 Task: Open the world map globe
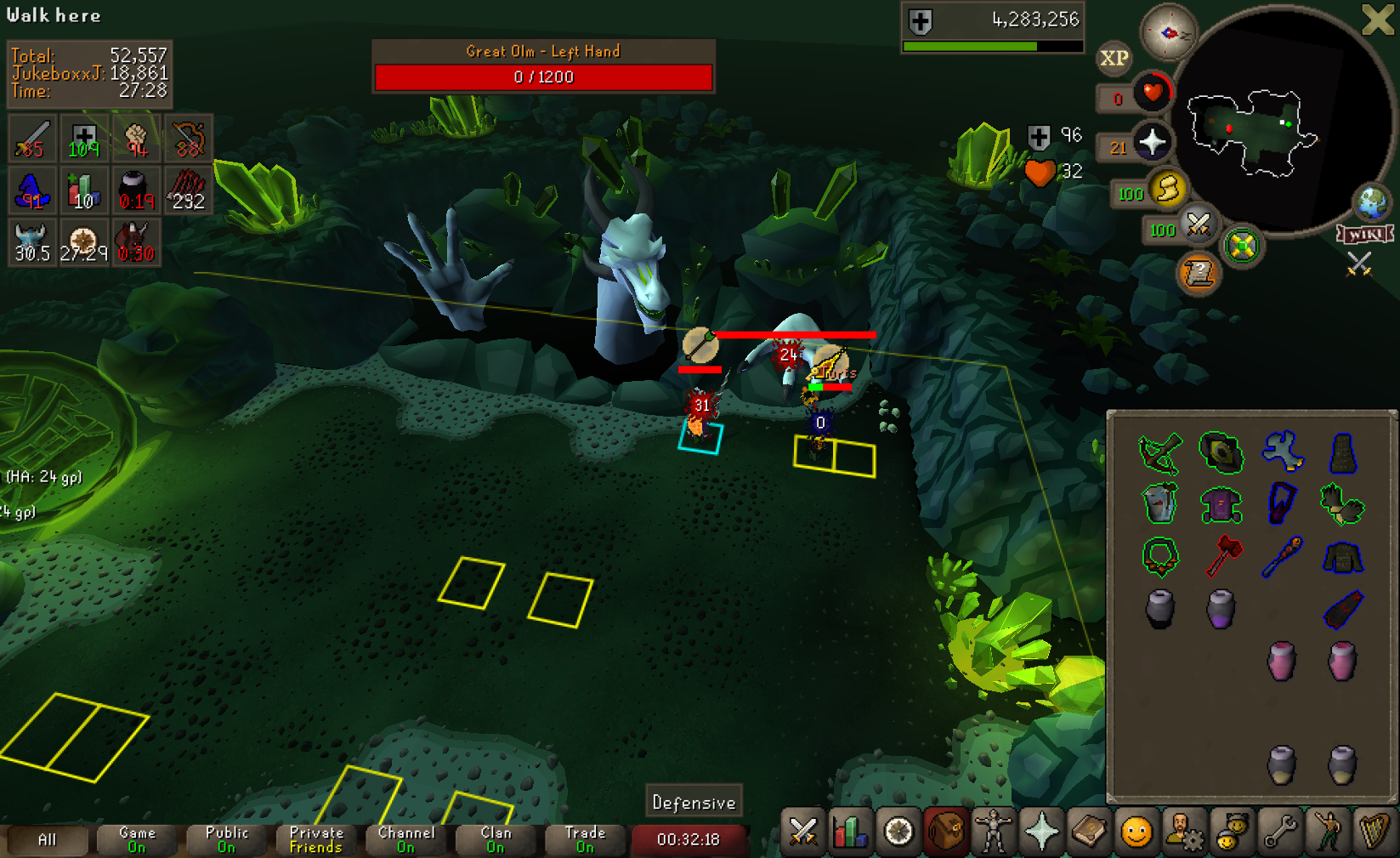[1371, 202]
